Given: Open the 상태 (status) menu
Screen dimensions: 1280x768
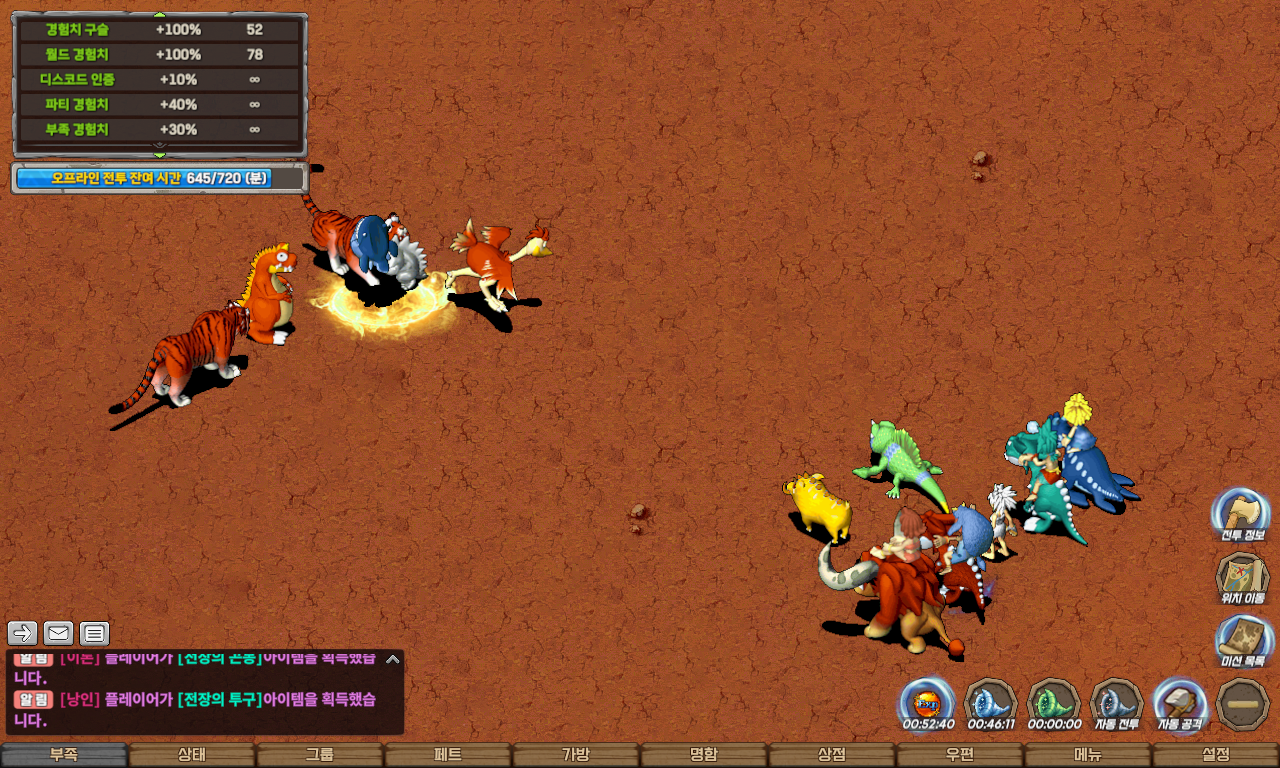Looking at the screenshot, I should (192, 755).
